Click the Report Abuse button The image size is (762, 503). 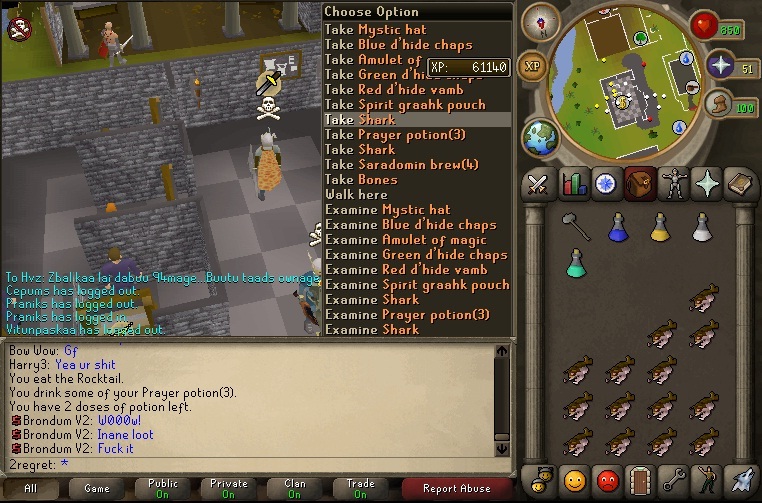[x=456, y=488]
